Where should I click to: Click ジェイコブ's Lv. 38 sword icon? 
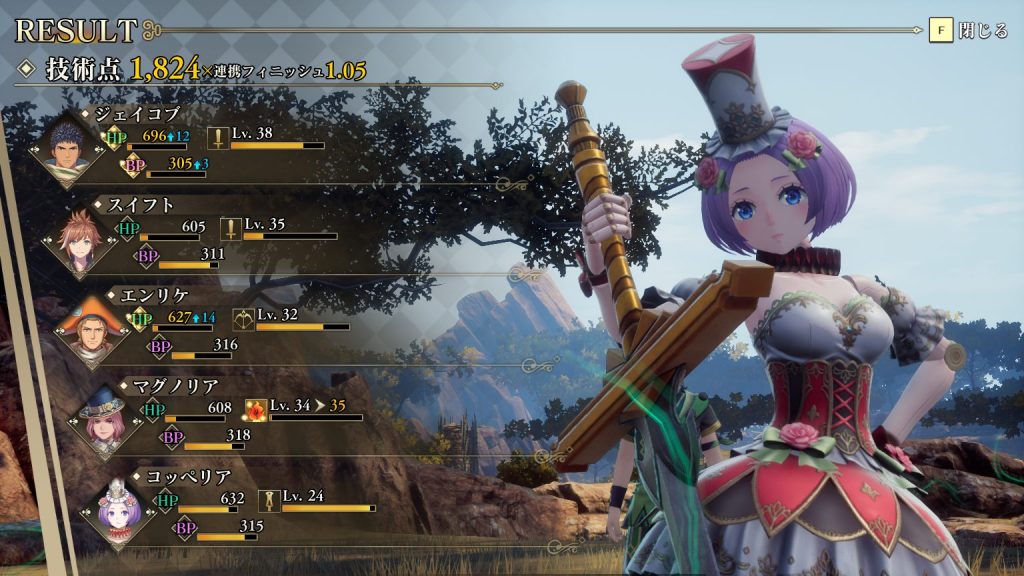click(218, 138)
